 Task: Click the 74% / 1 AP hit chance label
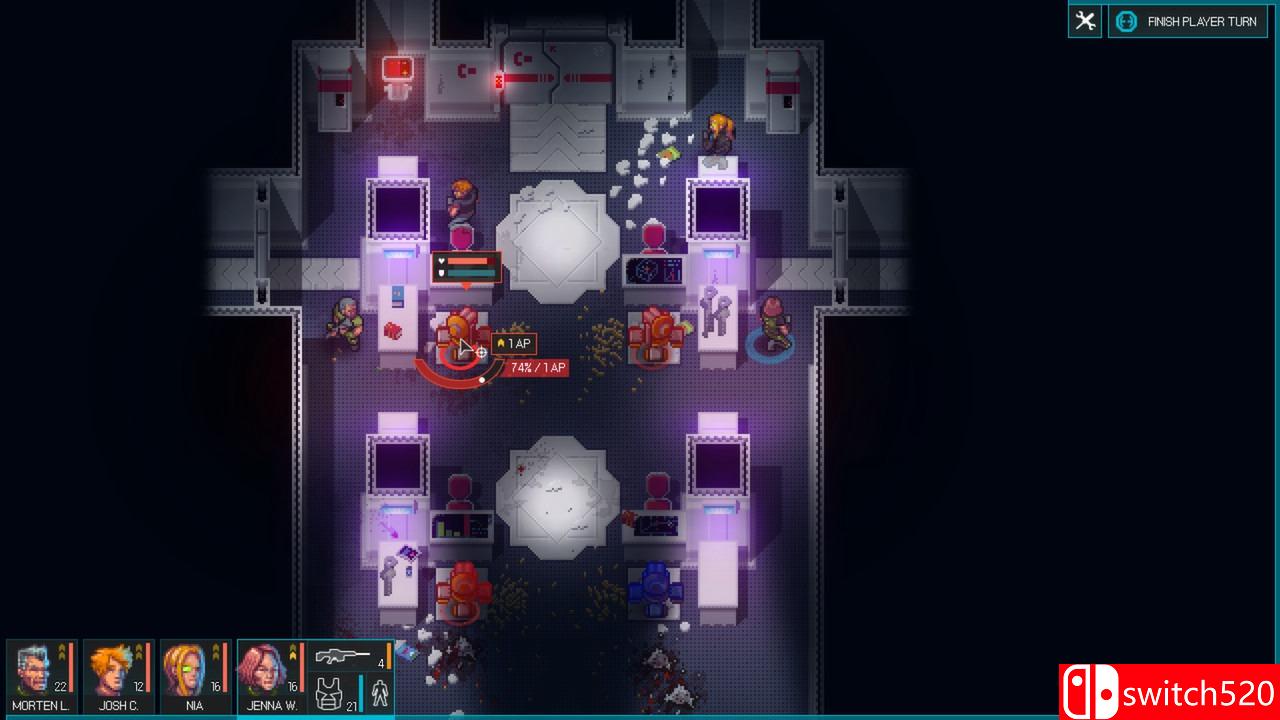click(x=538, y=367)
